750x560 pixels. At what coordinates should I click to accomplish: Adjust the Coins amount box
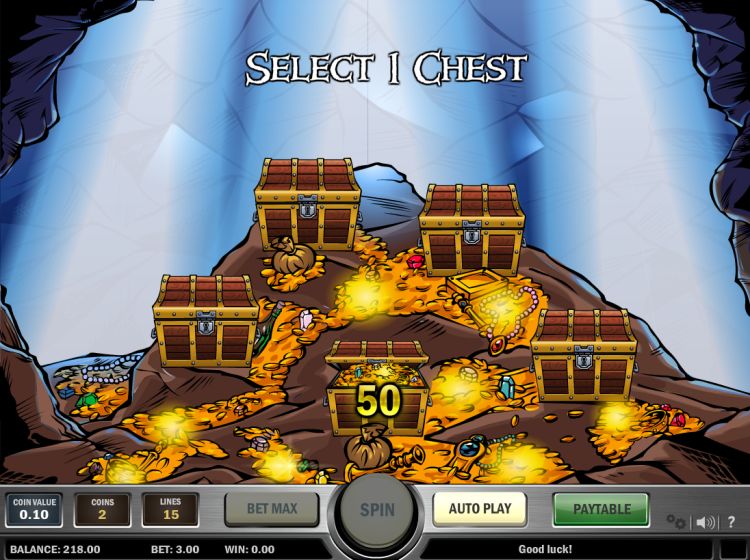coord(102,510)
